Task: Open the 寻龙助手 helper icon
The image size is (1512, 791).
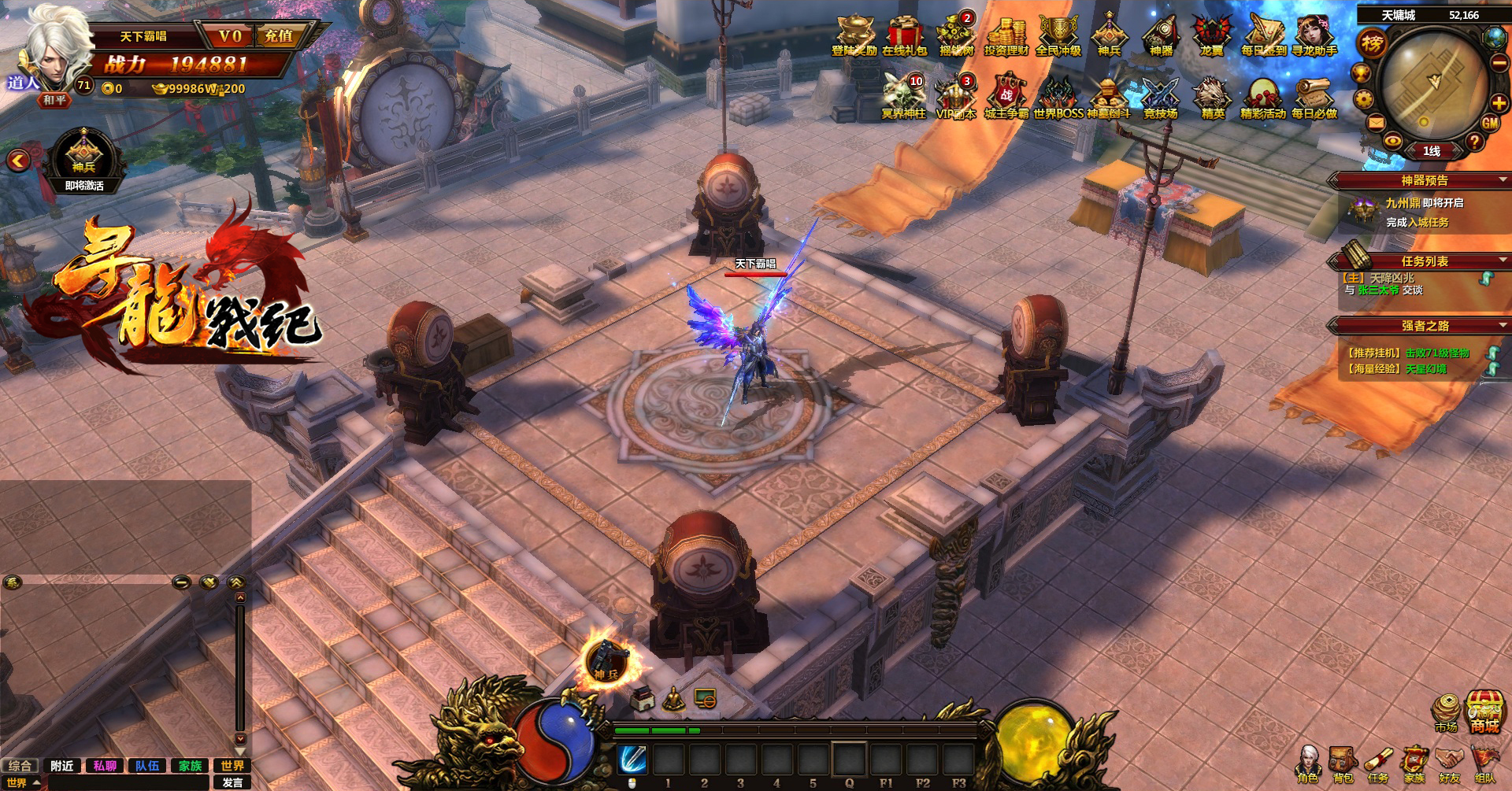Action: click(1314, 36)
